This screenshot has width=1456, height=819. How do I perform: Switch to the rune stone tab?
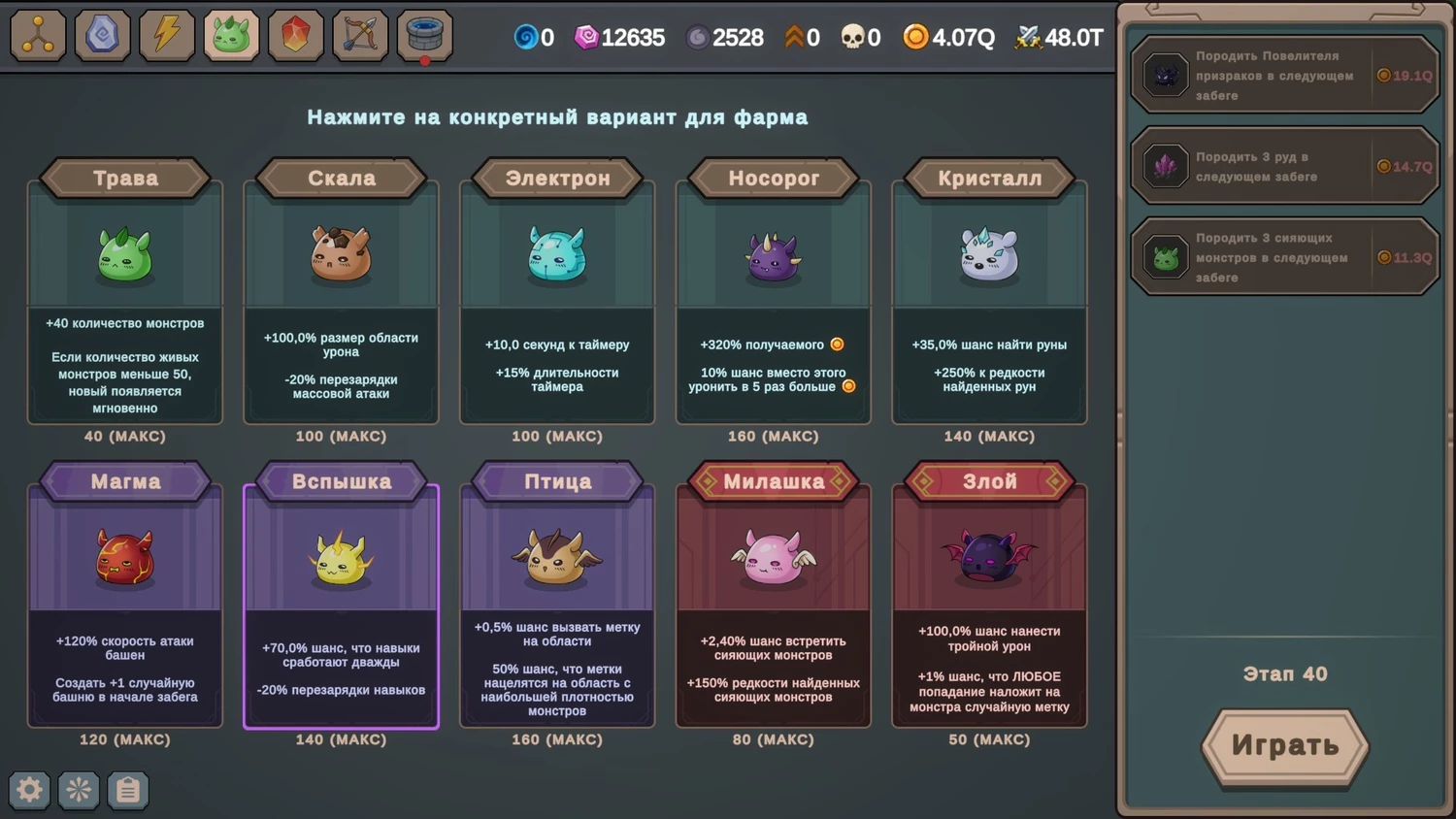coord(102,36)
